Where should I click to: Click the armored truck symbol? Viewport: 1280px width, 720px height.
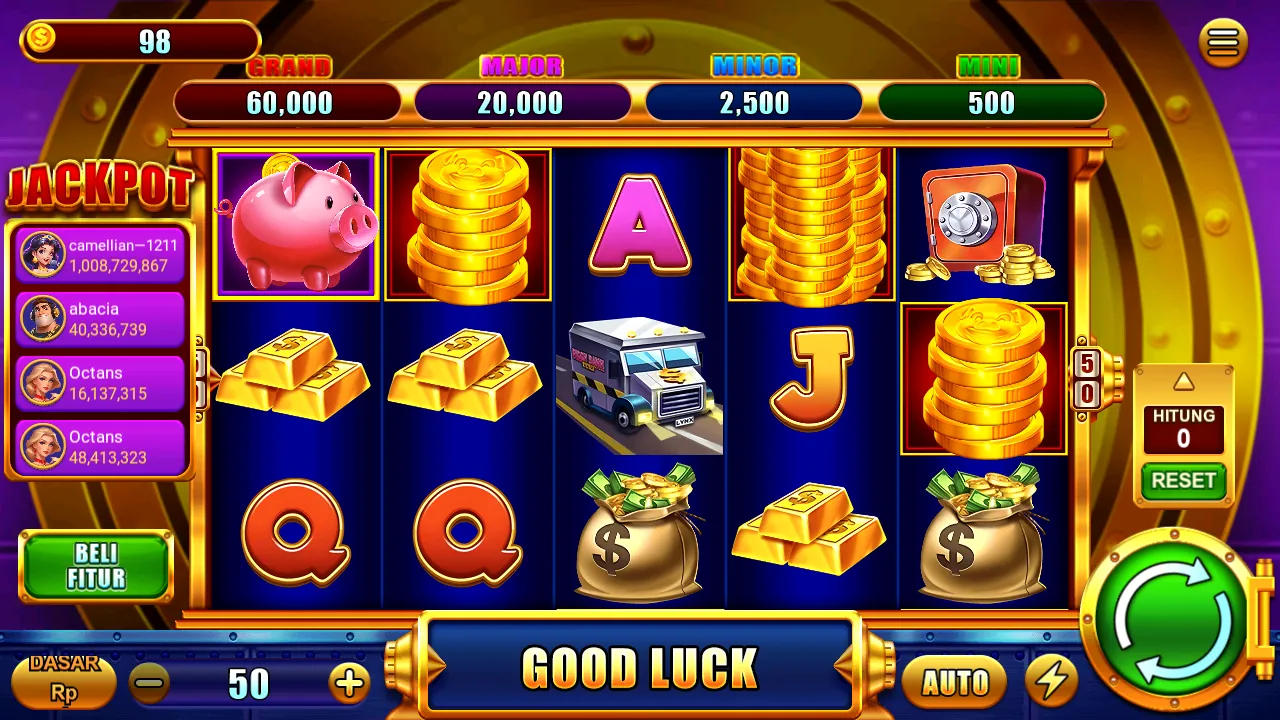(x=640, y=380)
